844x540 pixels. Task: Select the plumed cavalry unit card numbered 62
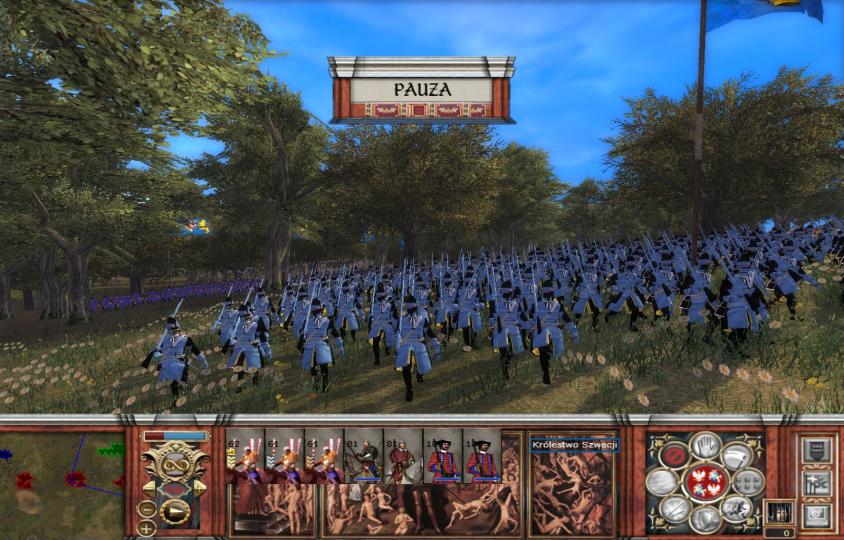(x=244, y=458)
